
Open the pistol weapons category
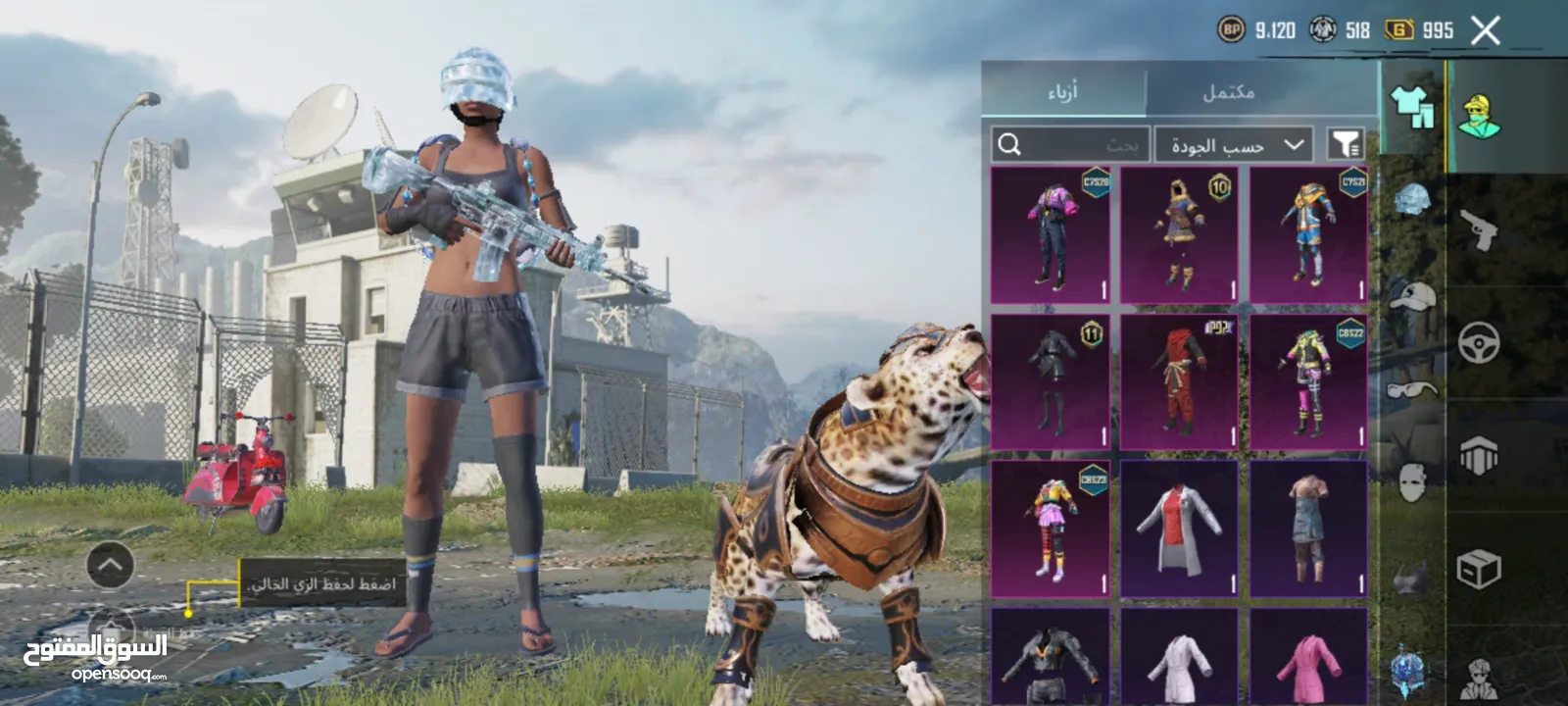pyautogui.click(x=1479, y=231)
